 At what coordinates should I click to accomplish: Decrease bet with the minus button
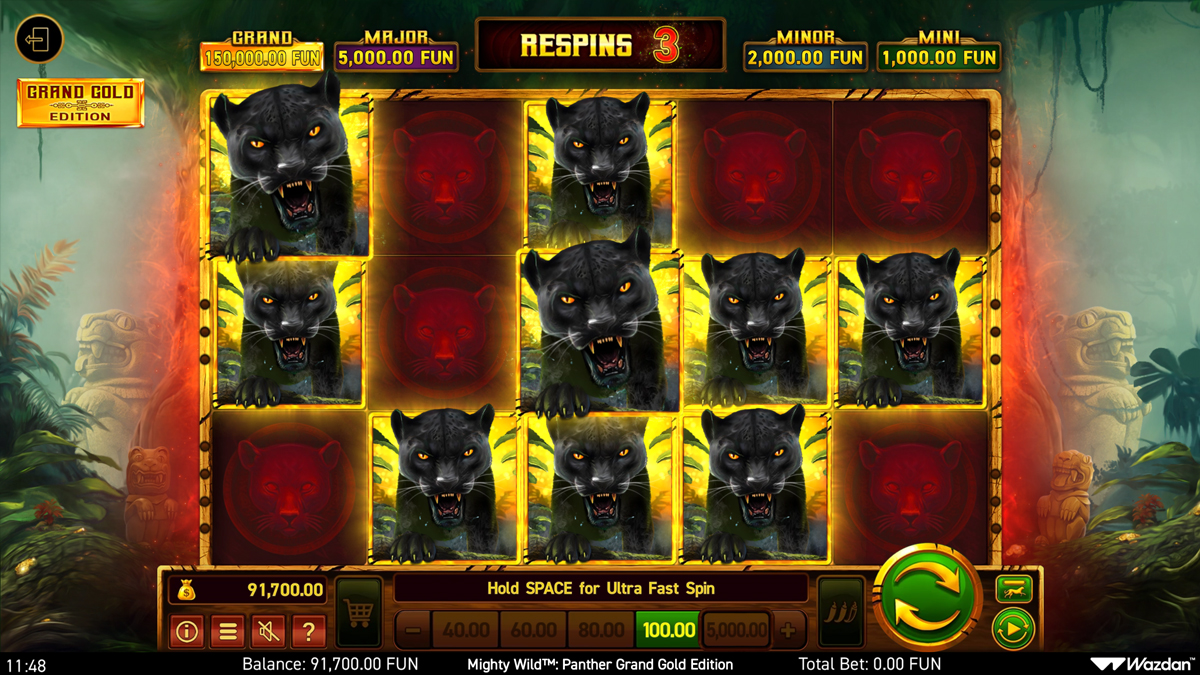pyautogui.click(x=412, y=630)
